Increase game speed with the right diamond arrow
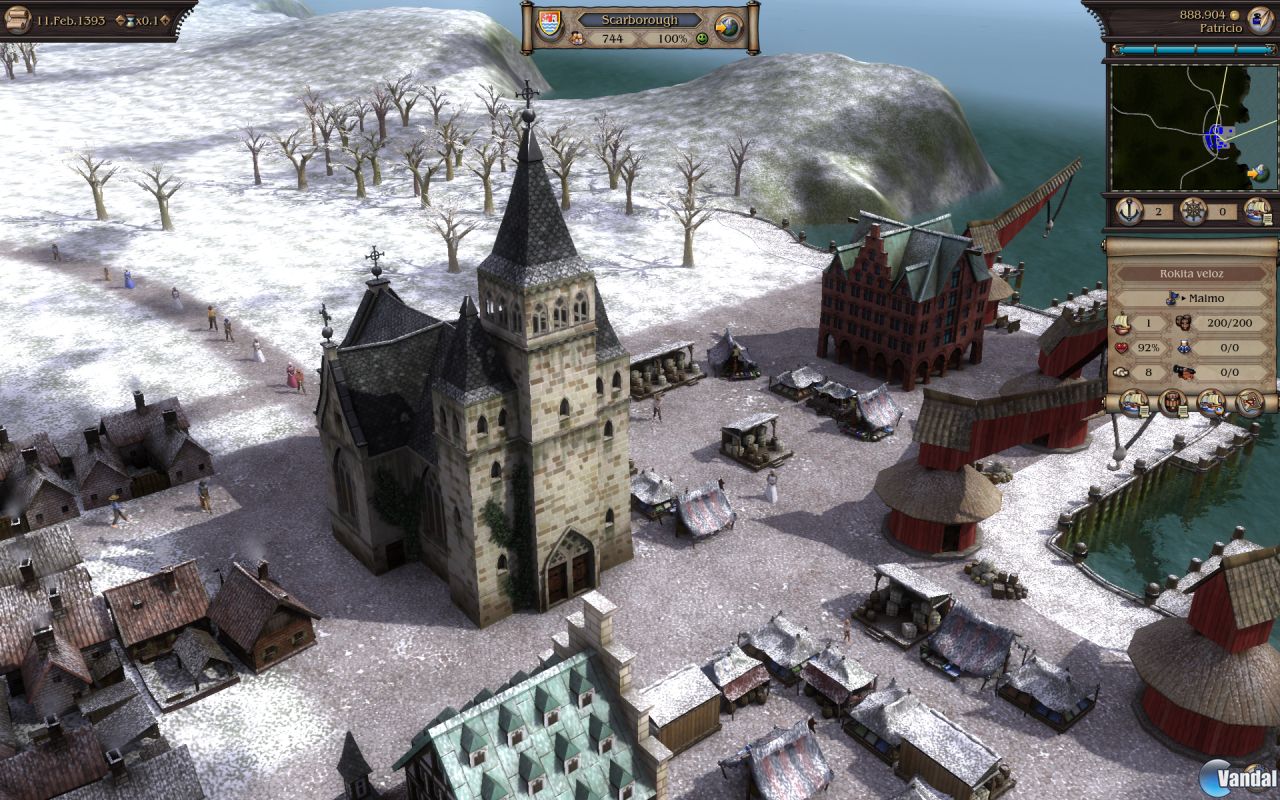The width and height of the screenshot is (1280, 800). (x=165, y=20)
